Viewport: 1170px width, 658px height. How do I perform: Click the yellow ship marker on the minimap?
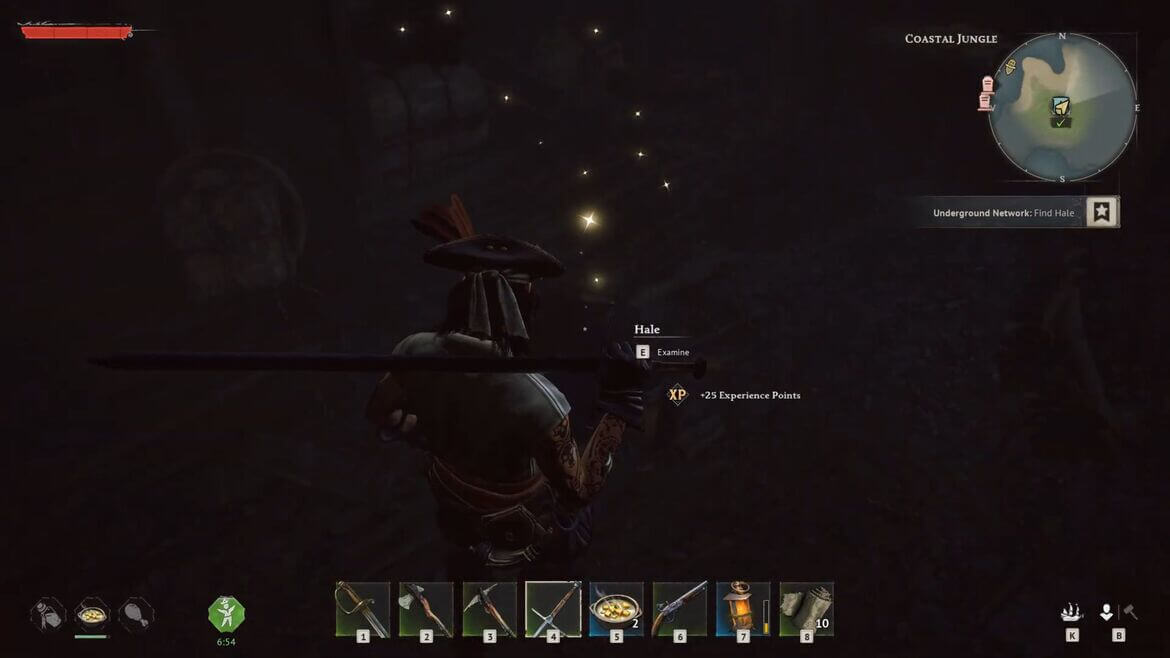point(1010,67)
